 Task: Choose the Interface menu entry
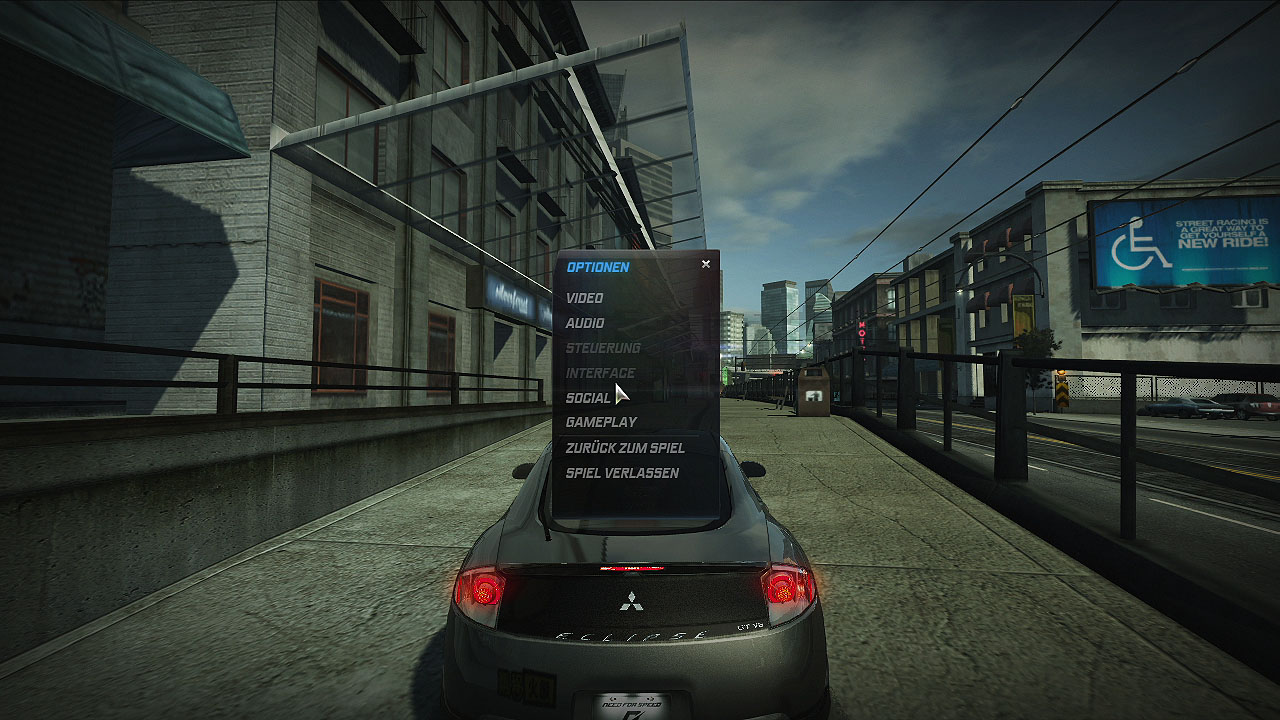click(600, 373)
